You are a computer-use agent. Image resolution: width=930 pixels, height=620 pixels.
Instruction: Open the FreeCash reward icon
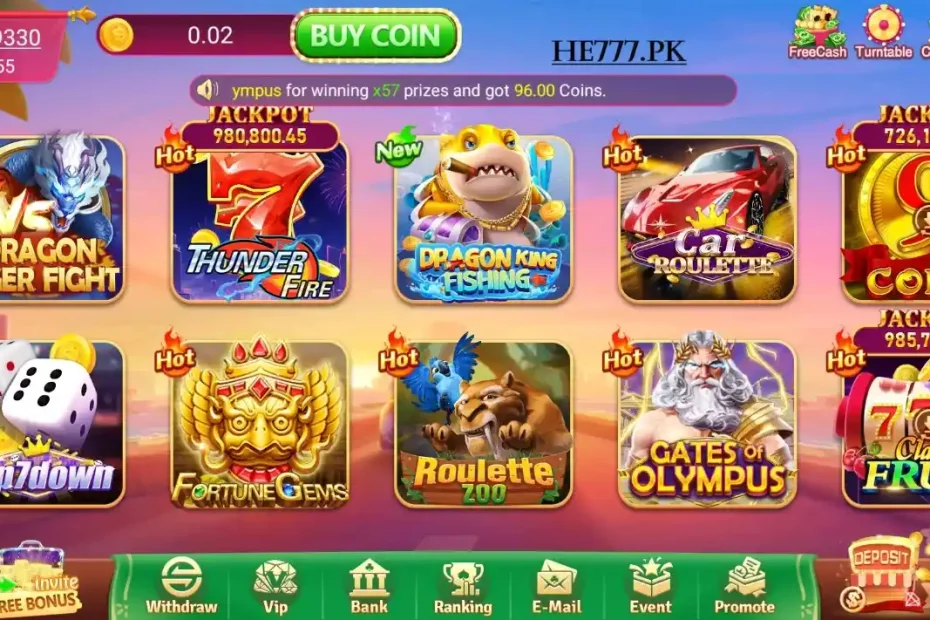(x=817, y=30)
